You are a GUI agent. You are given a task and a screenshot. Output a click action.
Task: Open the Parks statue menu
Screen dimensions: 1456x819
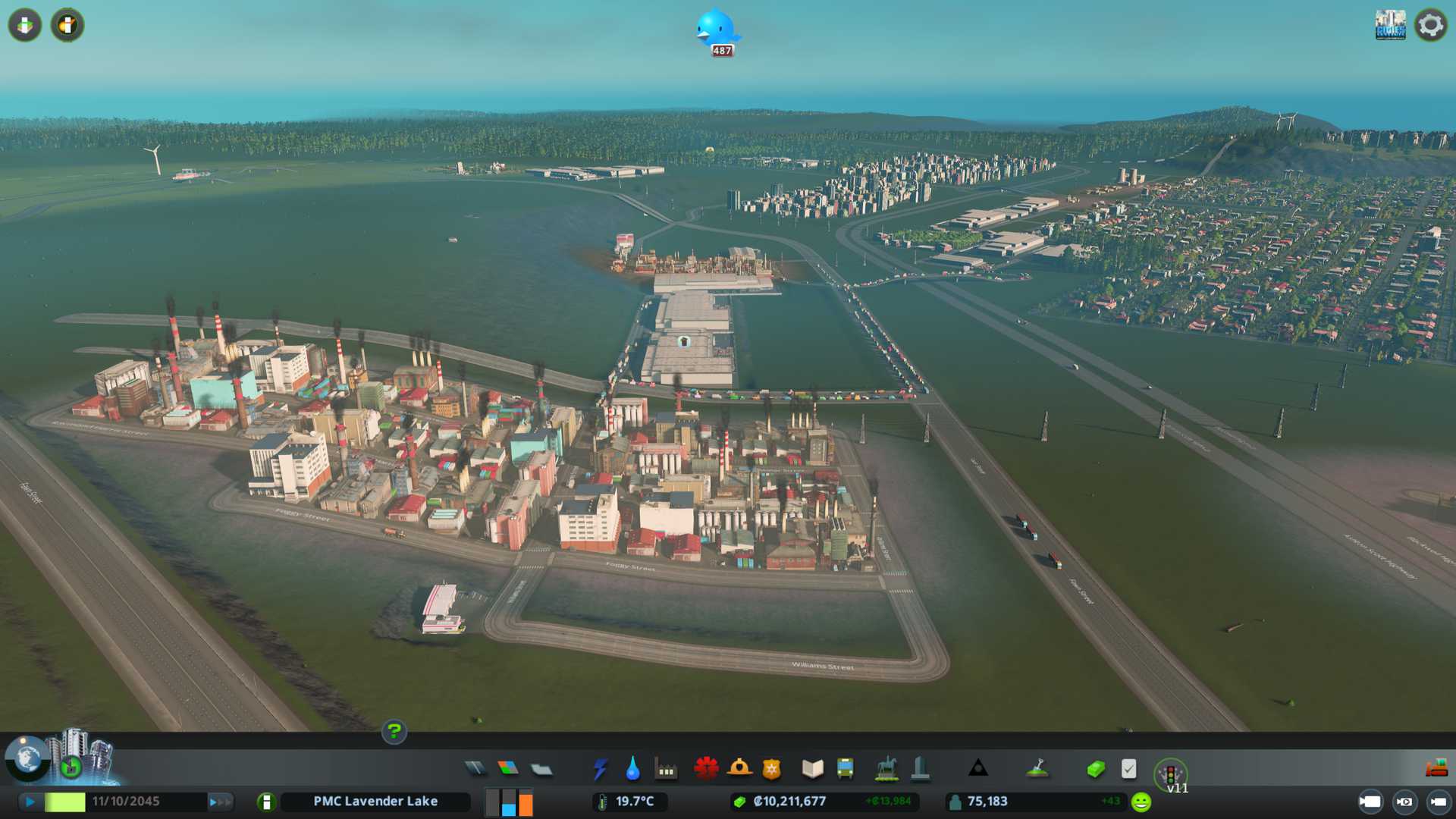tap(886, 769)
